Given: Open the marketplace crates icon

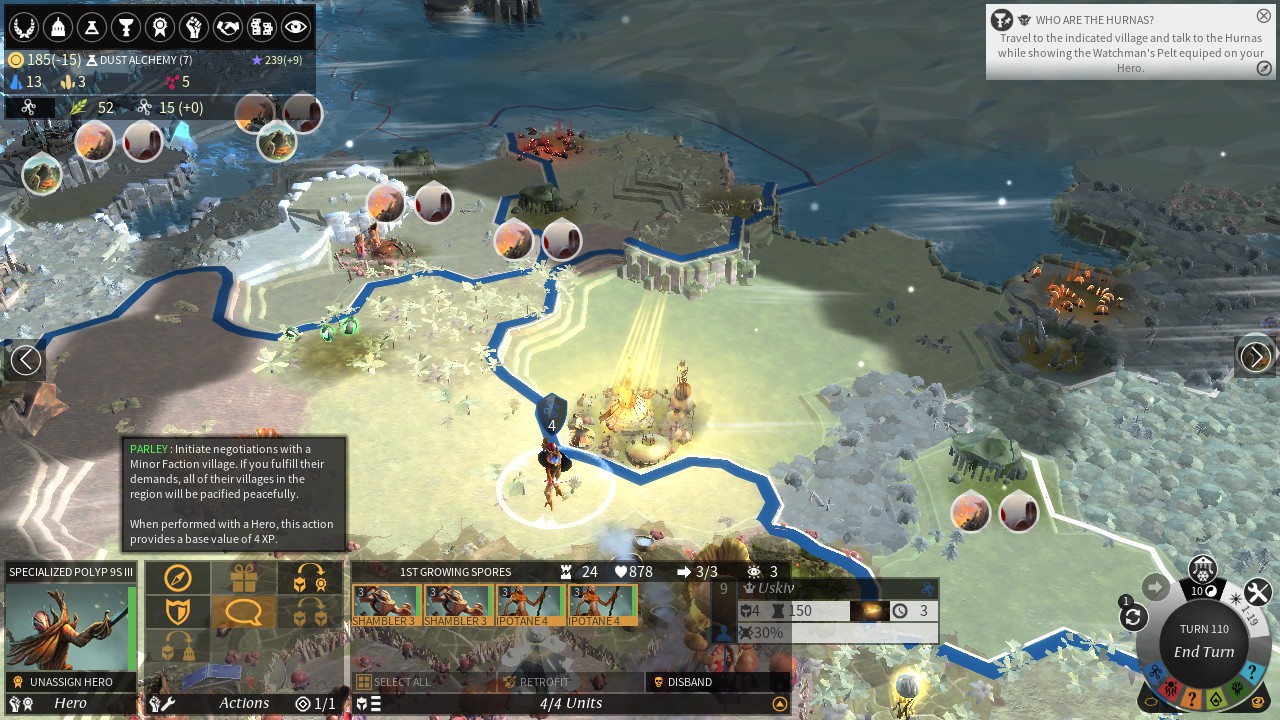Looking at the screenshot, I should click(261, 27).
